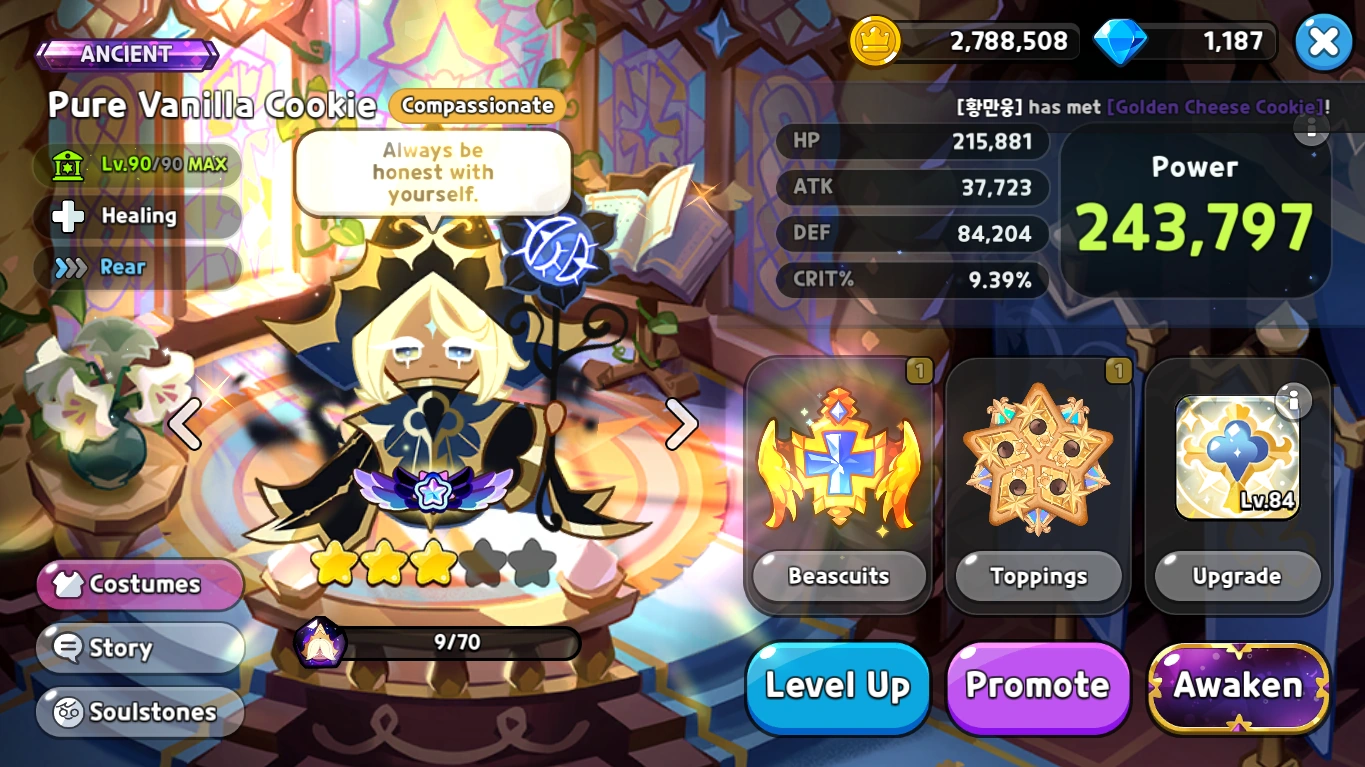This screenshot has width=1365, height=767.
Task: Click the left arrow to view previous cookie
Action: pyautogui.click(x=186, y=424)
